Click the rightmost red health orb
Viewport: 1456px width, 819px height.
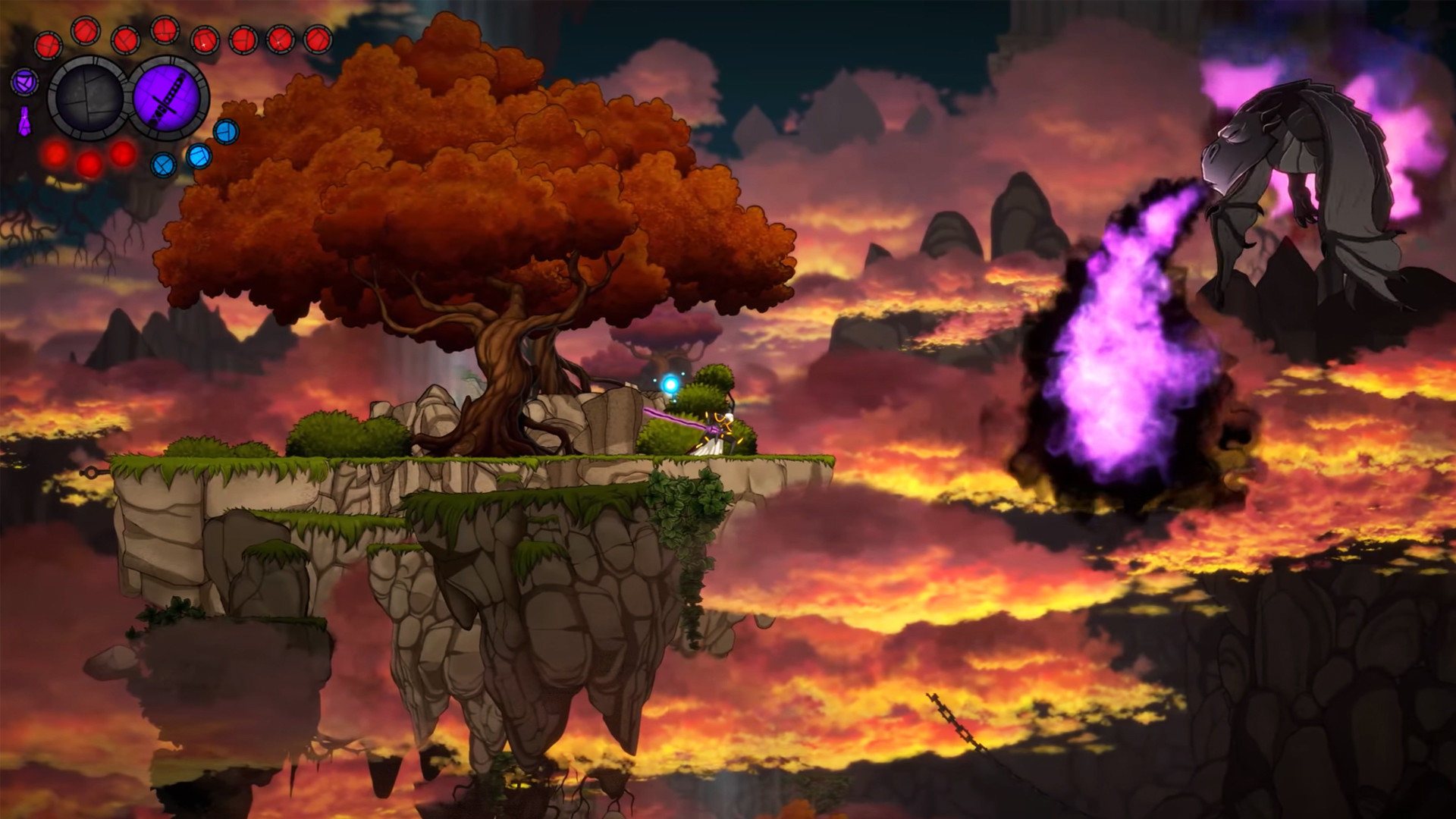(318, 40)
